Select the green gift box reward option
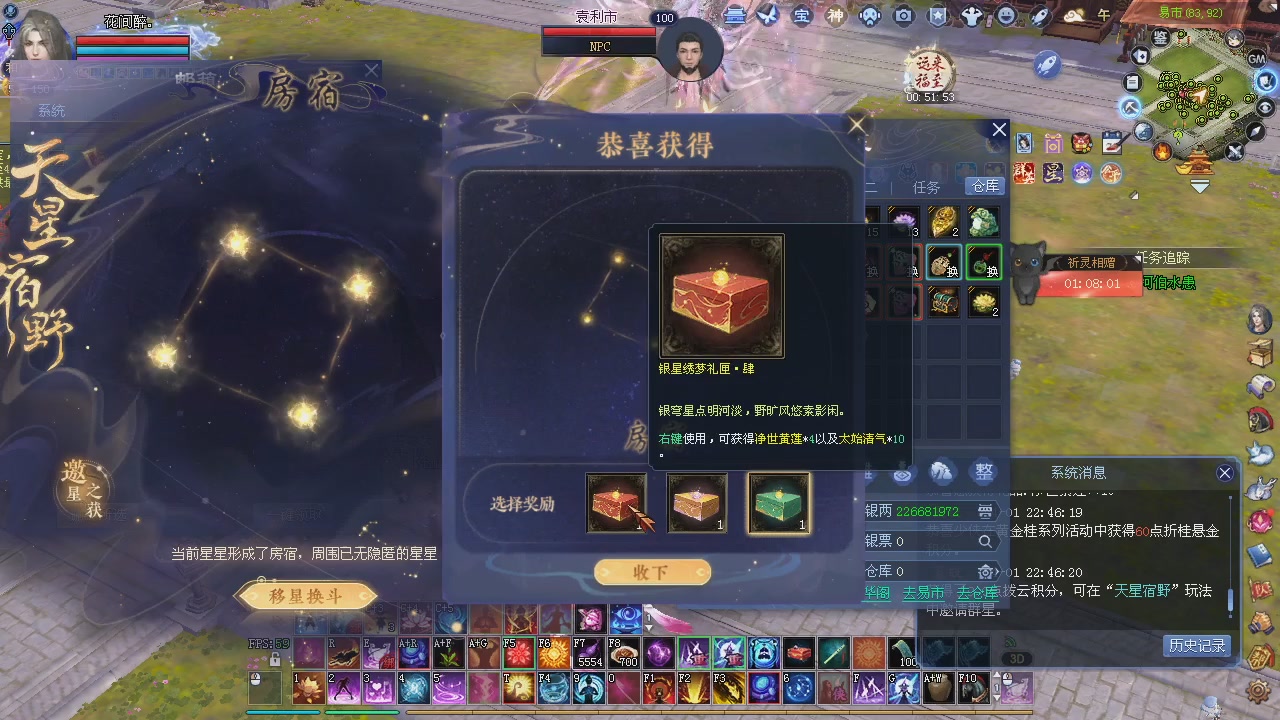Image resolution: width=1280 pixels, height=720 pixels. tap(779, 503)
